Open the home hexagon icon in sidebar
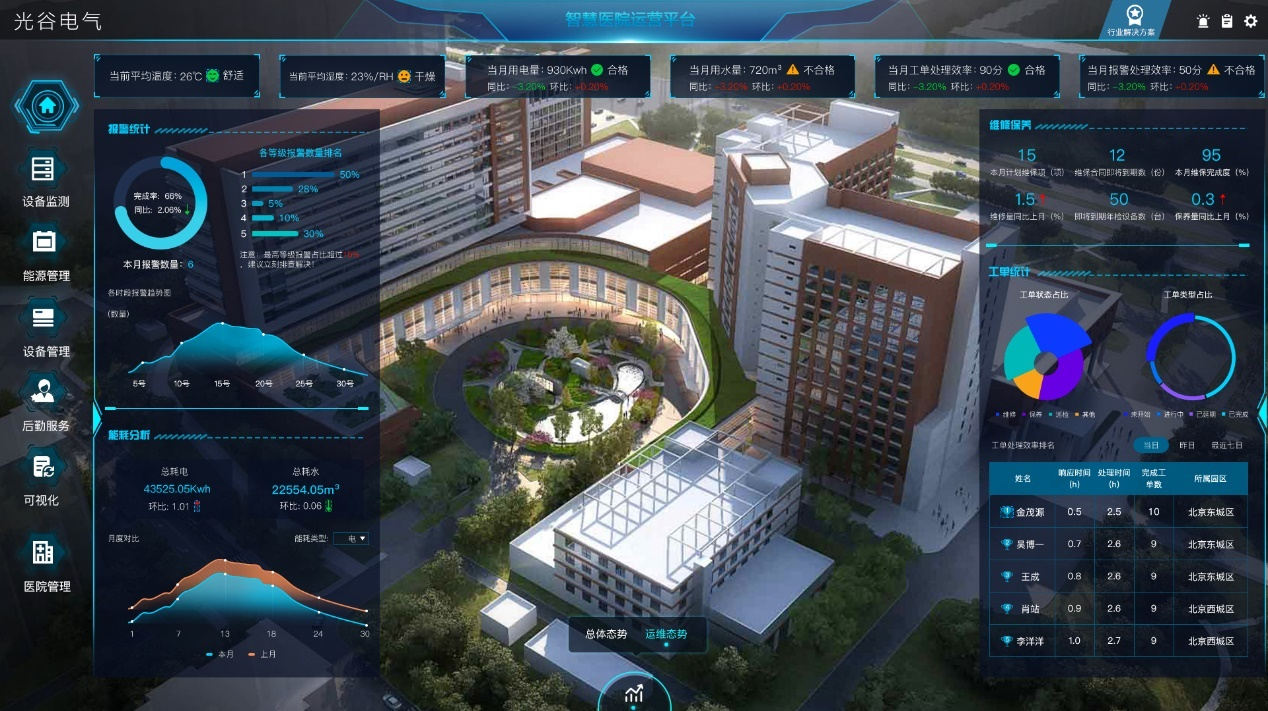This screenshot has width=1268, height=711. [x=46, y=105]
